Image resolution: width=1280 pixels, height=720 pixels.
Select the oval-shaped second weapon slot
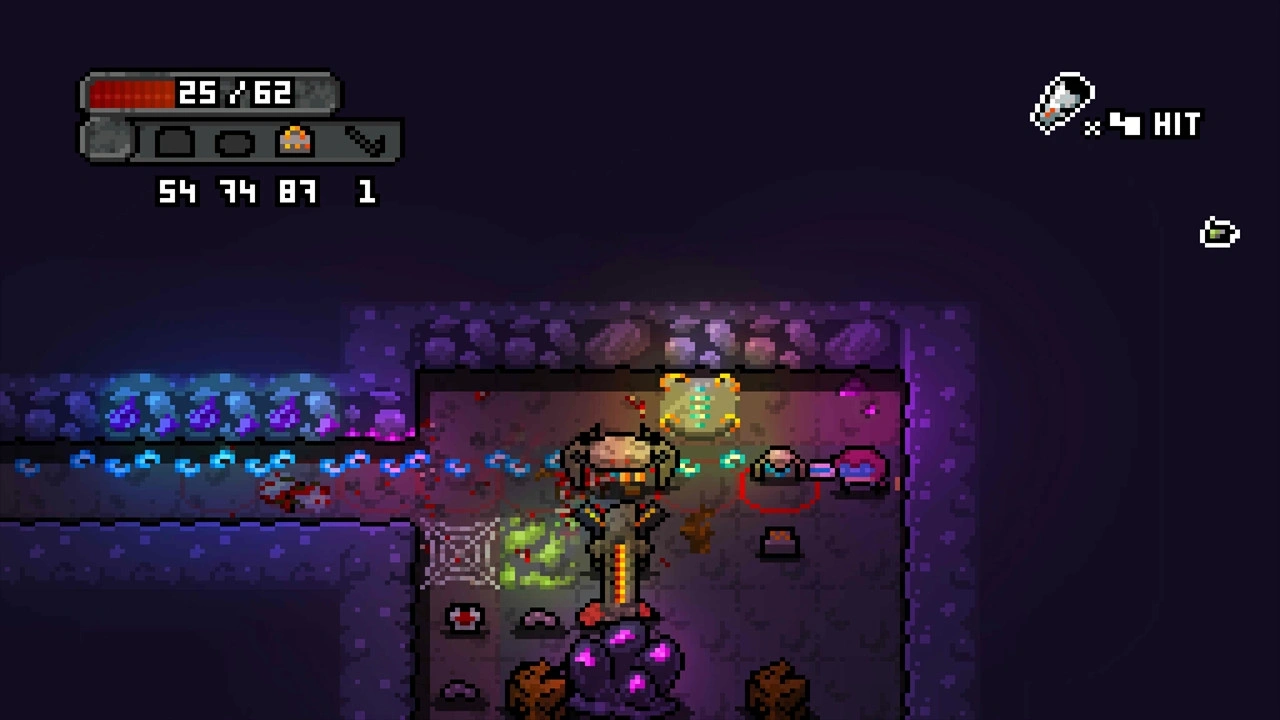[236, 142]
